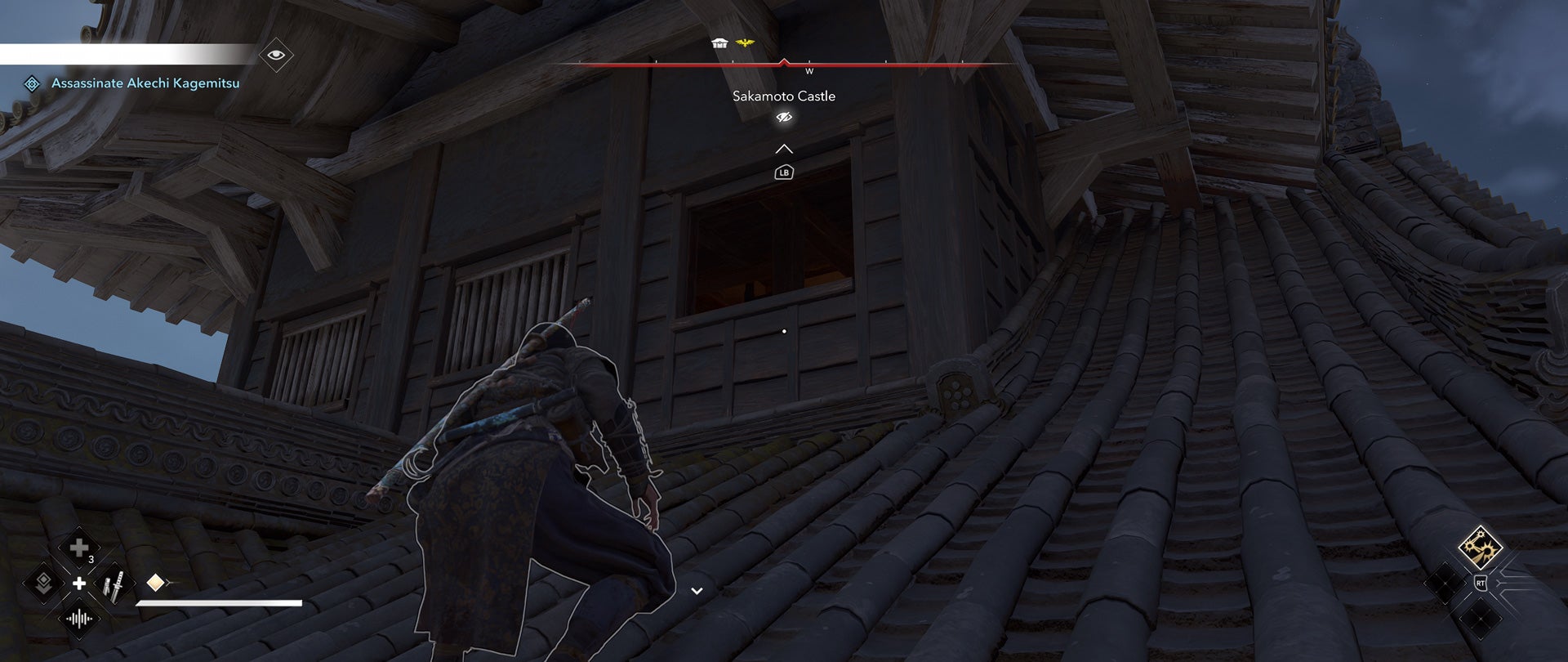Viewport: 1568px width, 662px height.
Task: Click the white progress bar at bottom-left
Action: (x=220, y=605)
